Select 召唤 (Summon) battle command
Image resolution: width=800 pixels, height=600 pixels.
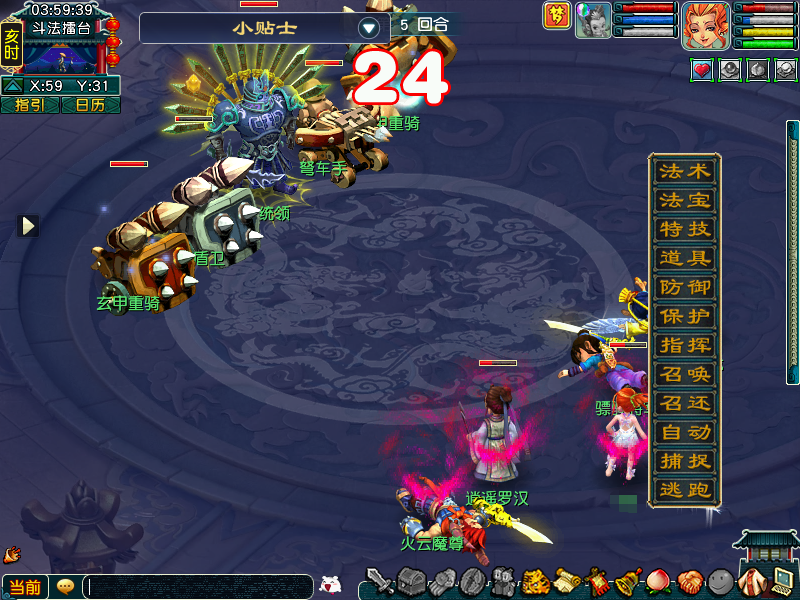(x=685, y=375)
